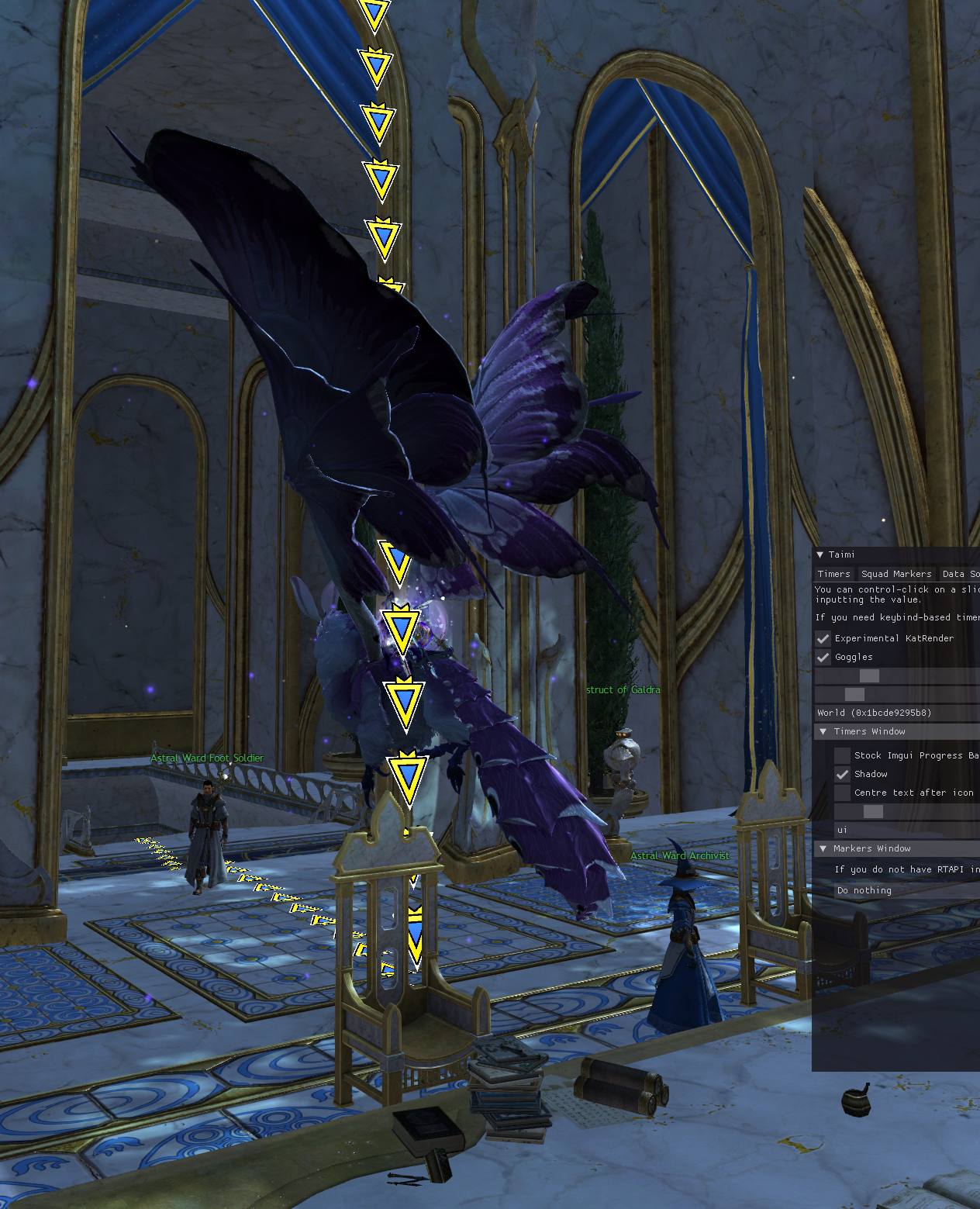Toggle the Experimental KatRender checkbox
Image resolution: width=980 pixels, height=1209 pixels.
pyautogui.click(x=823, y=638)
